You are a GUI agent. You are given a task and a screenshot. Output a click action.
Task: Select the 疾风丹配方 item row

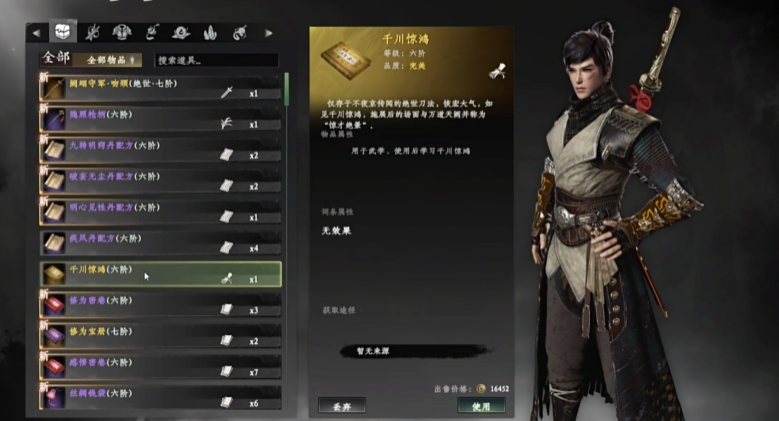coord(160,242)
